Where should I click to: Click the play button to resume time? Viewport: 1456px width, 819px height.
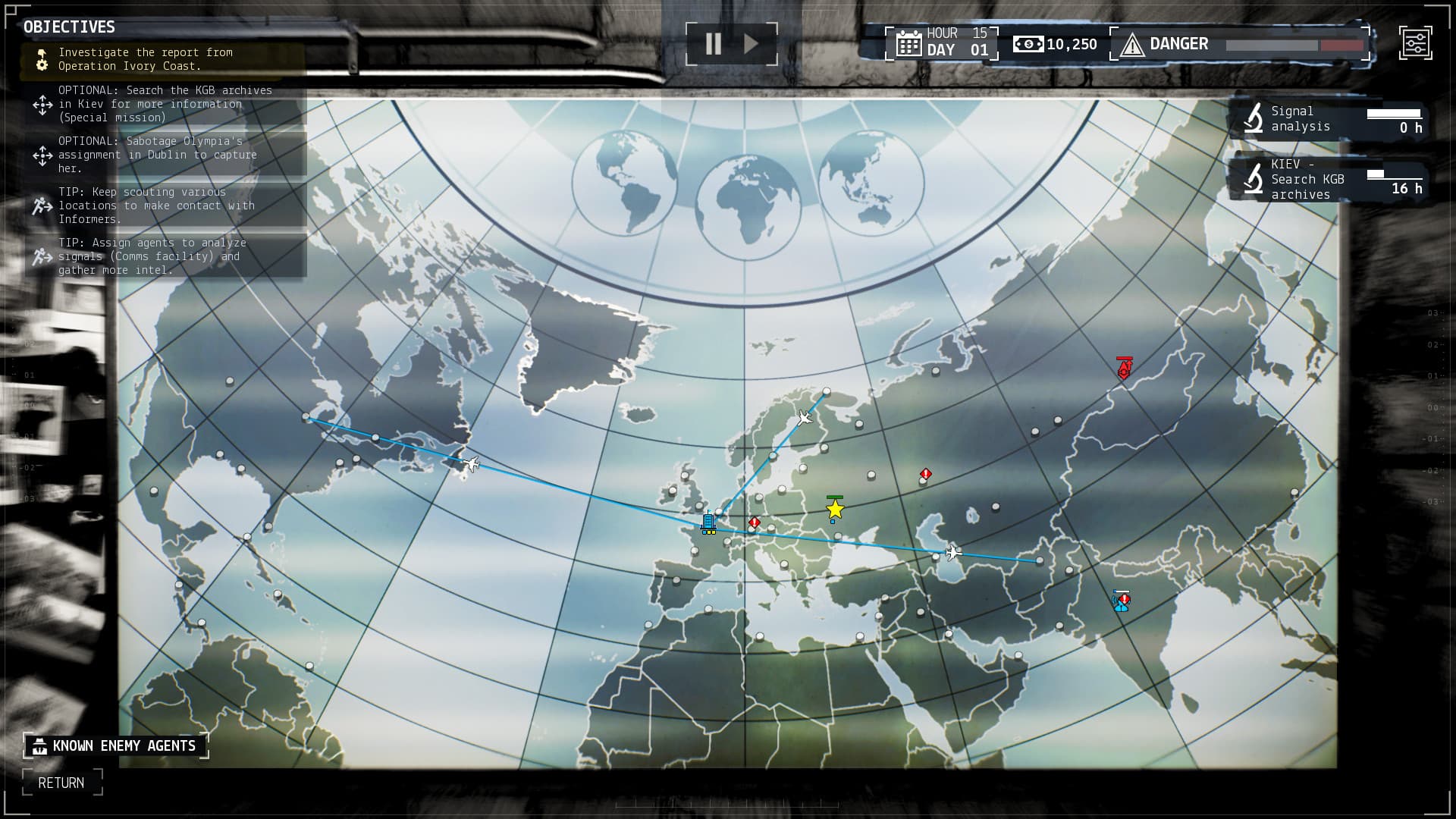click(x=752, y=43)
